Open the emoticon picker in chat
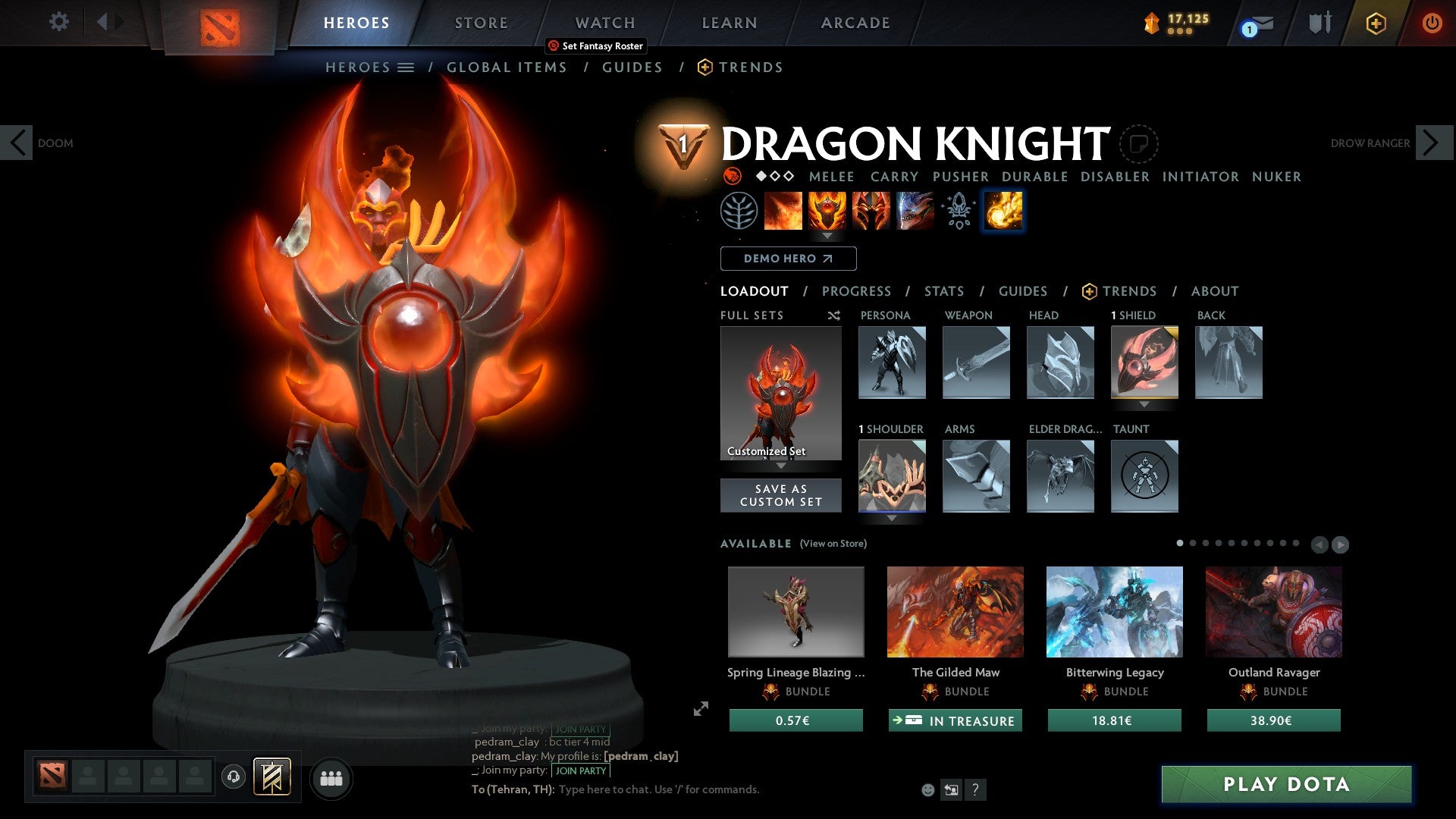1456x819 pixels. (x=927, y=789)
